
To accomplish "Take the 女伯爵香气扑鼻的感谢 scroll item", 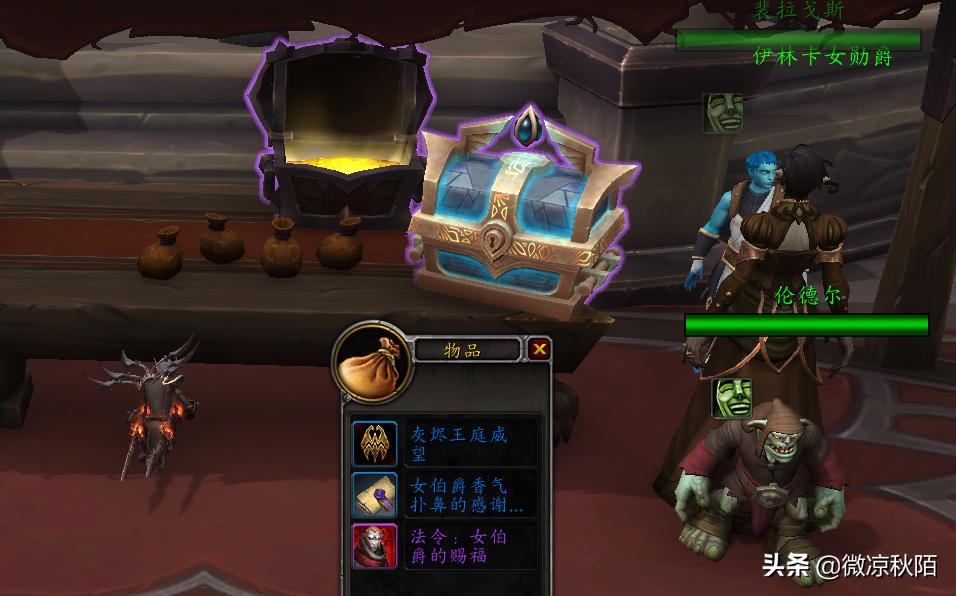I will click(375, 494).
